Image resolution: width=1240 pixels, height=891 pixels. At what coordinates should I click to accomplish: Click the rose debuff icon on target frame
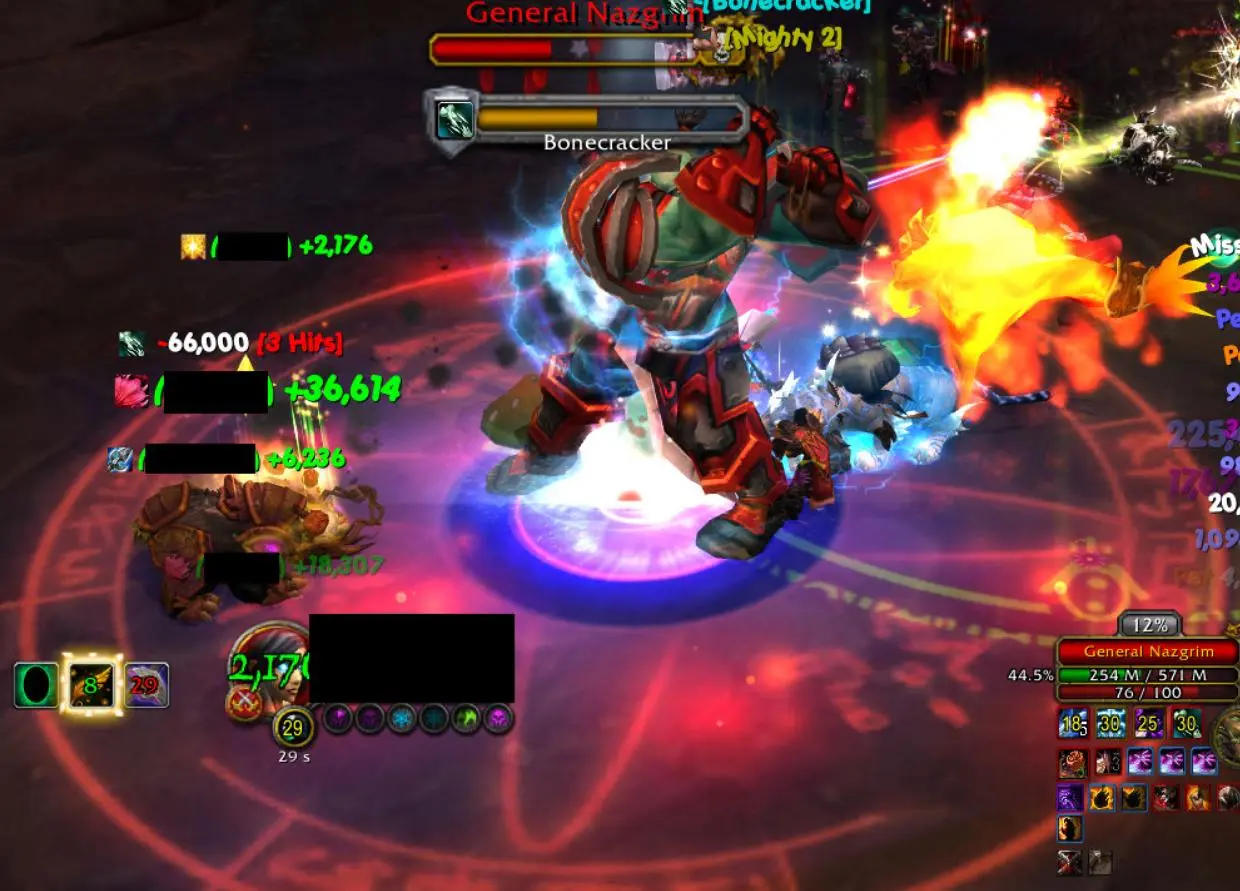[x=1075, y=763]
